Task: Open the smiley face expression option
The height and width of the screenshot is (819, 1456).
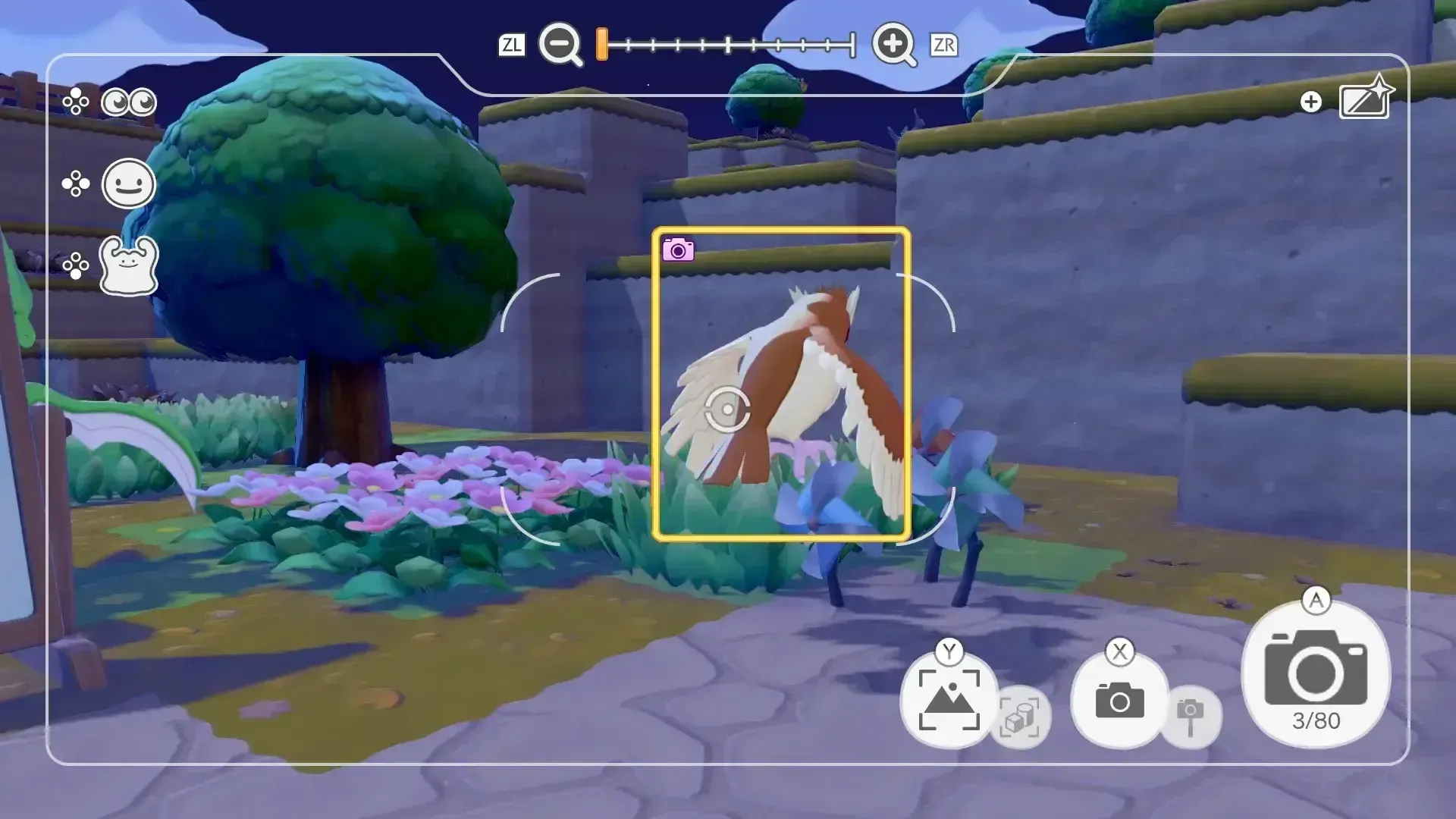Action: point(129,184)
